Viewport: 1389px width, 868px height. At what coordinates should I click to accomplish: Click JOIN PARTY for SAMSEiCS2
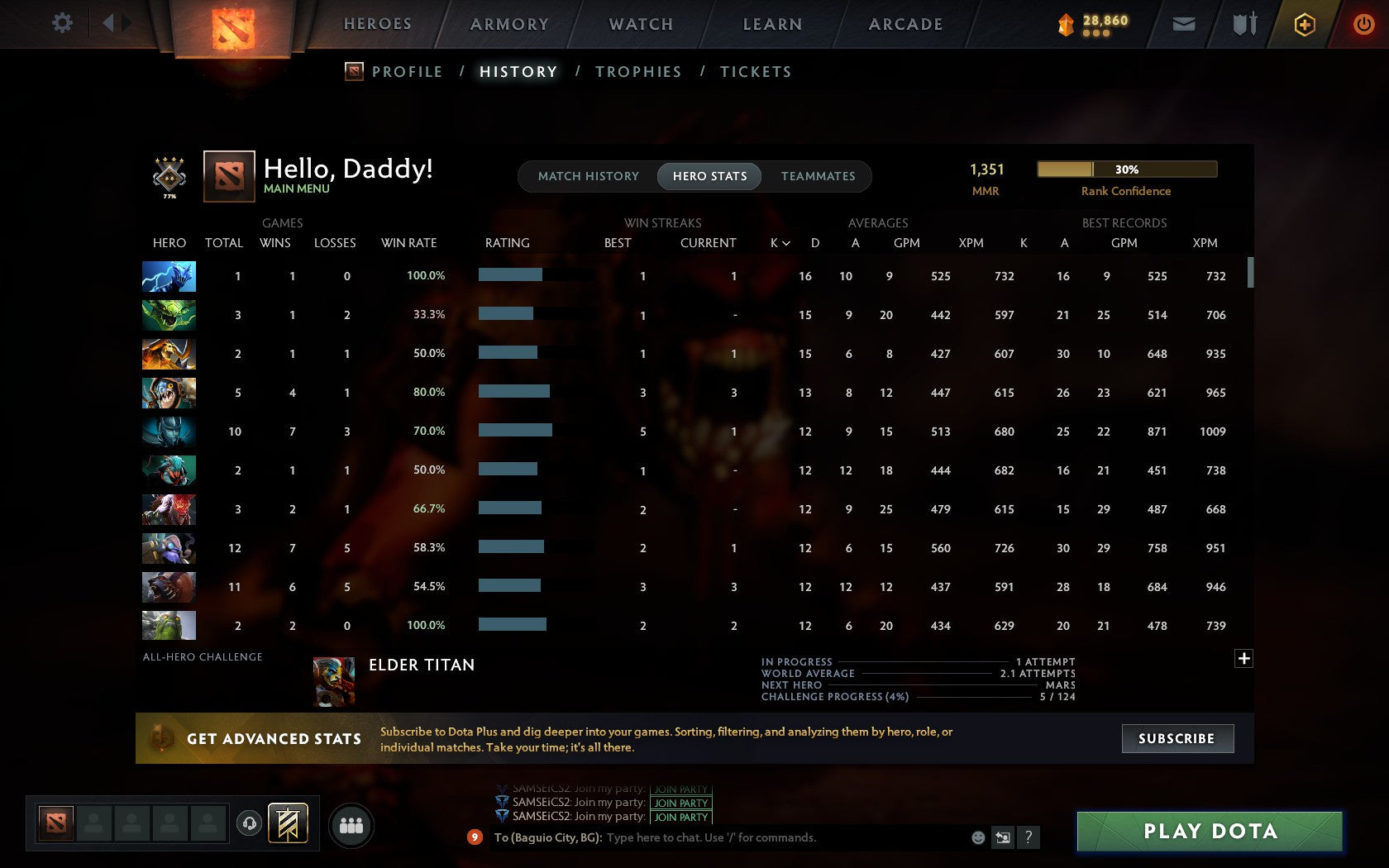(680, 816)
